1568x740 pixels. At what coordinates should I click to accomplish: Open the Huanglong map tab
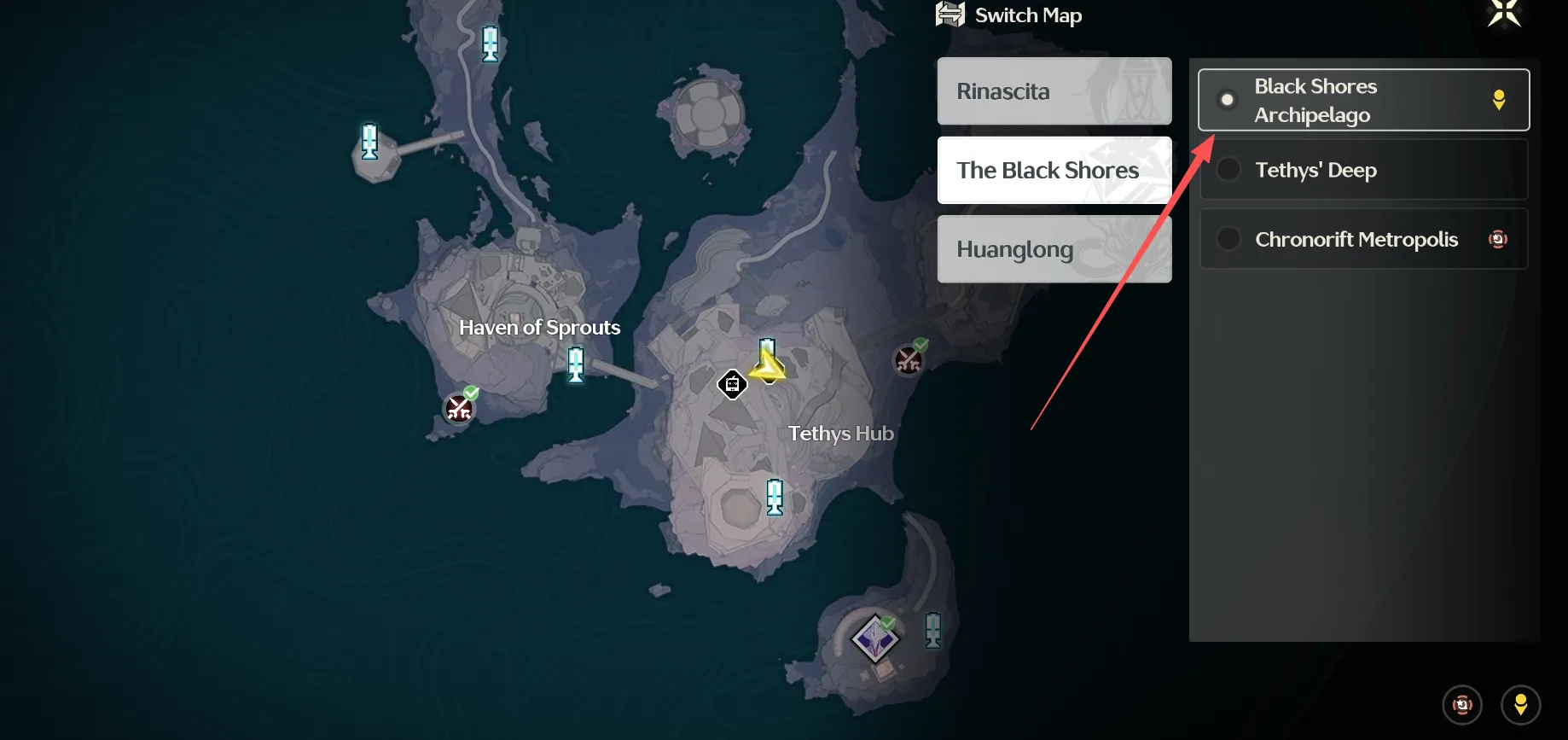tap(1054, 248)
